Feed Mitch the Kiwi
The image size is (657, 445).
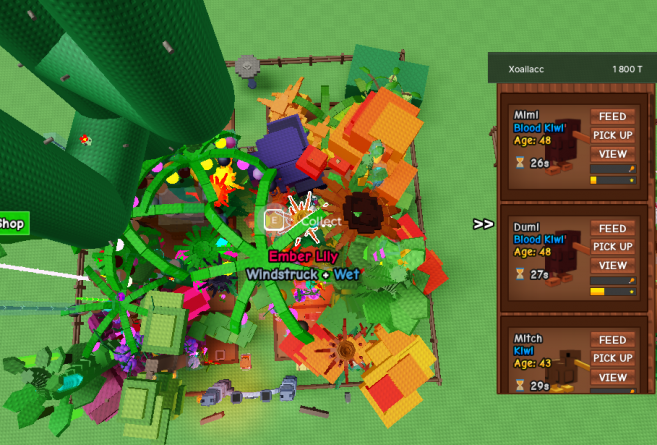(x=613, y=341)
